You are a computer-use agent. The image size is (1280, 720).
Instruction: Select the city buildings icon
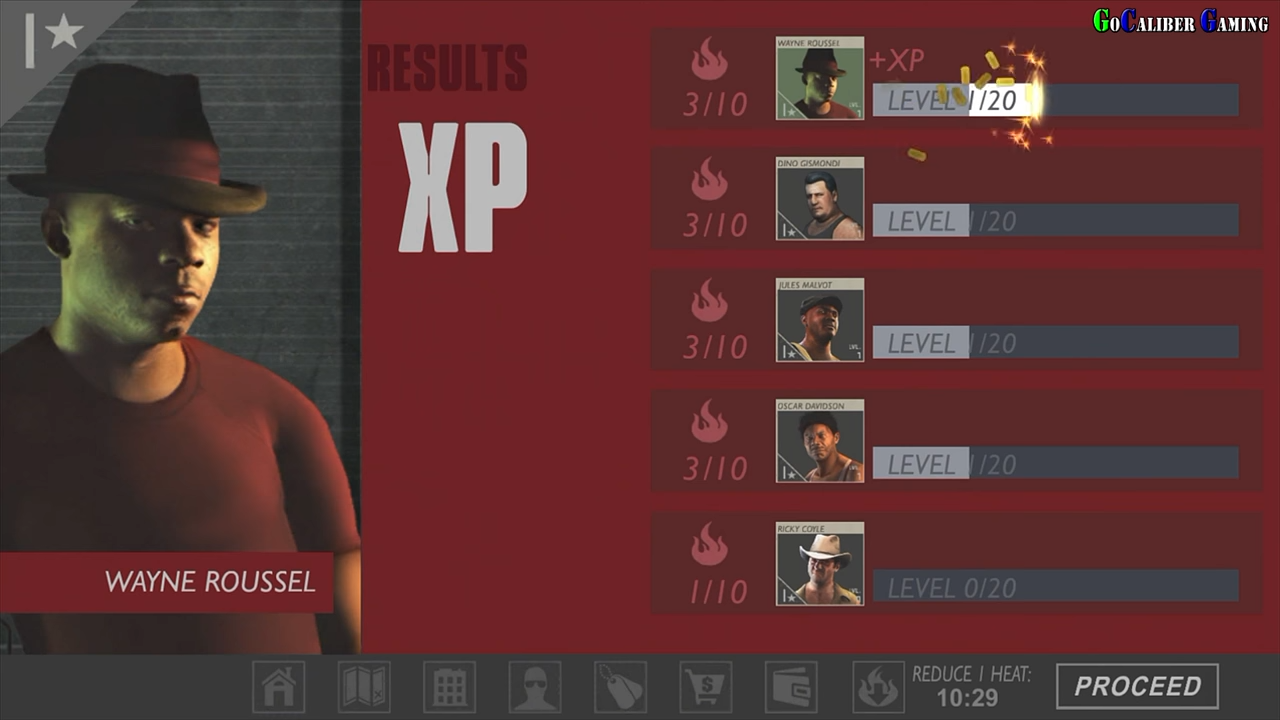click(450, 687)
